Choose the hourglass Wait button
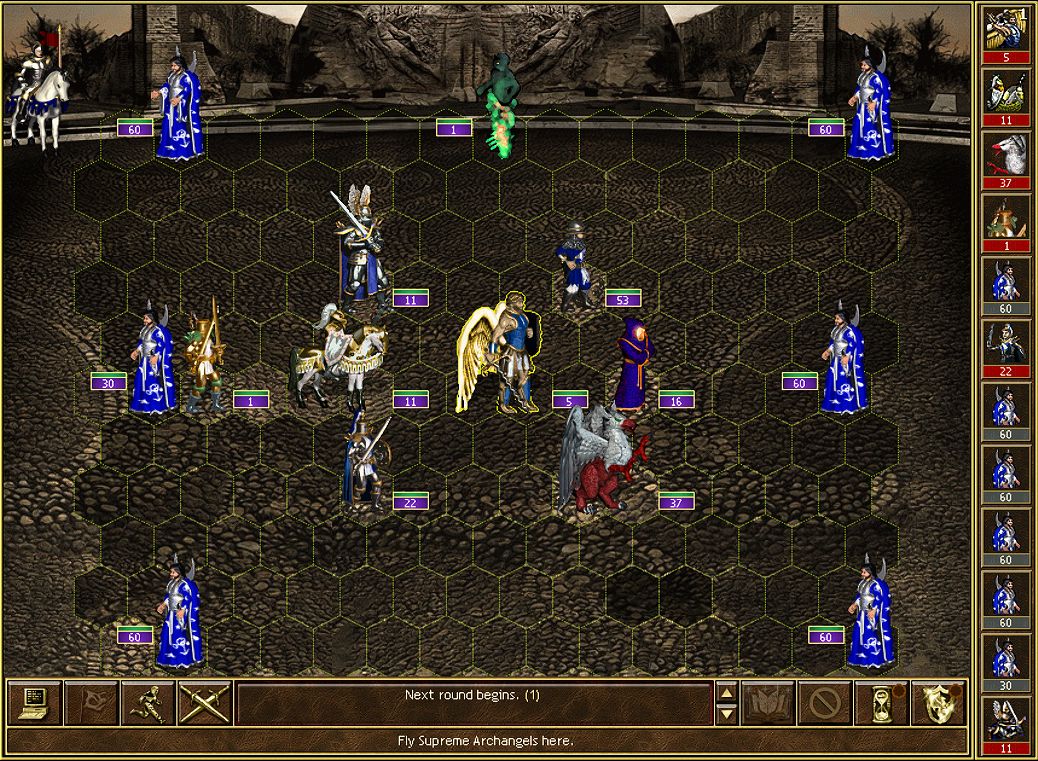This screenshot has height=761, width=1038. 882,703
